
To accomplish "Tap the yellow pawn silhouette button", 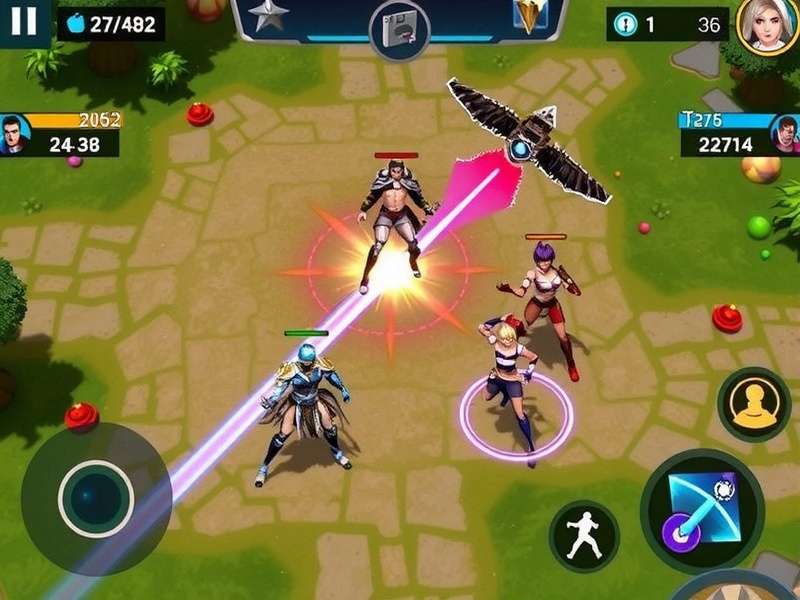I will (x=754, y=404).
